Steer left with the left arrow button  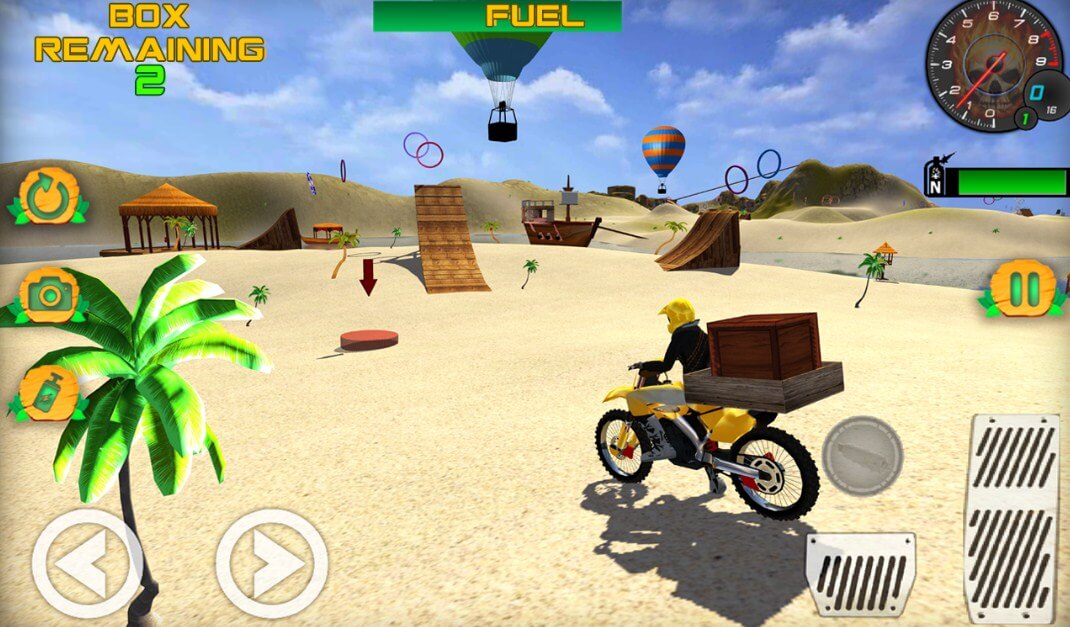(x=86, y=563)
